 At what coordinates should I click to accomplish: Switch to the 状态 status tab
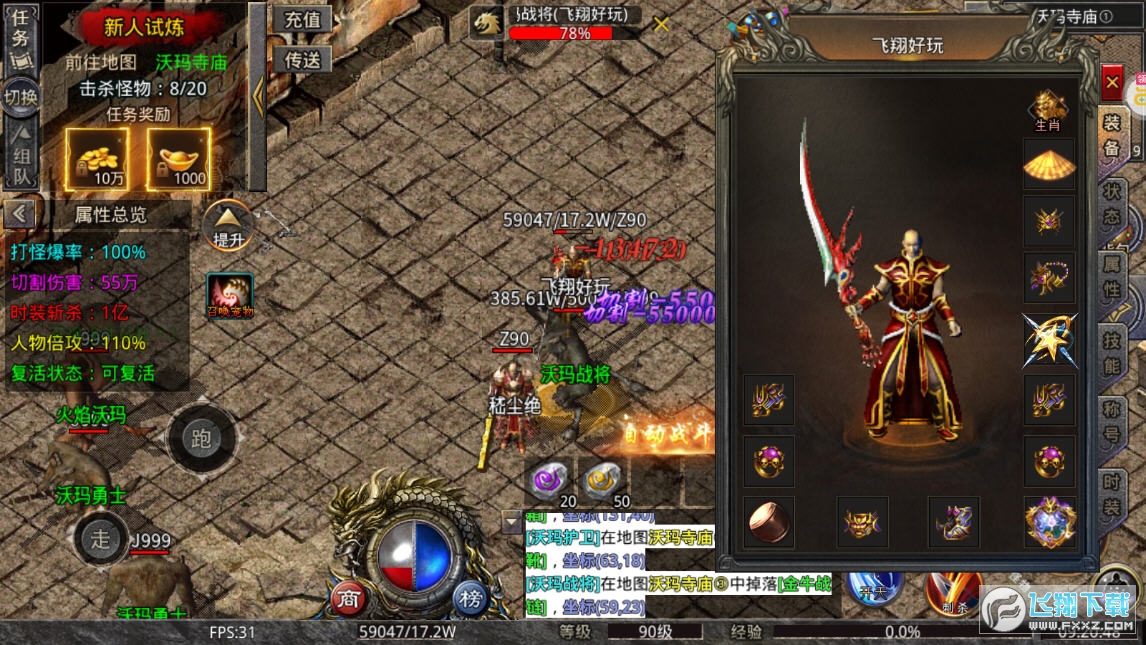point(1111,204)
